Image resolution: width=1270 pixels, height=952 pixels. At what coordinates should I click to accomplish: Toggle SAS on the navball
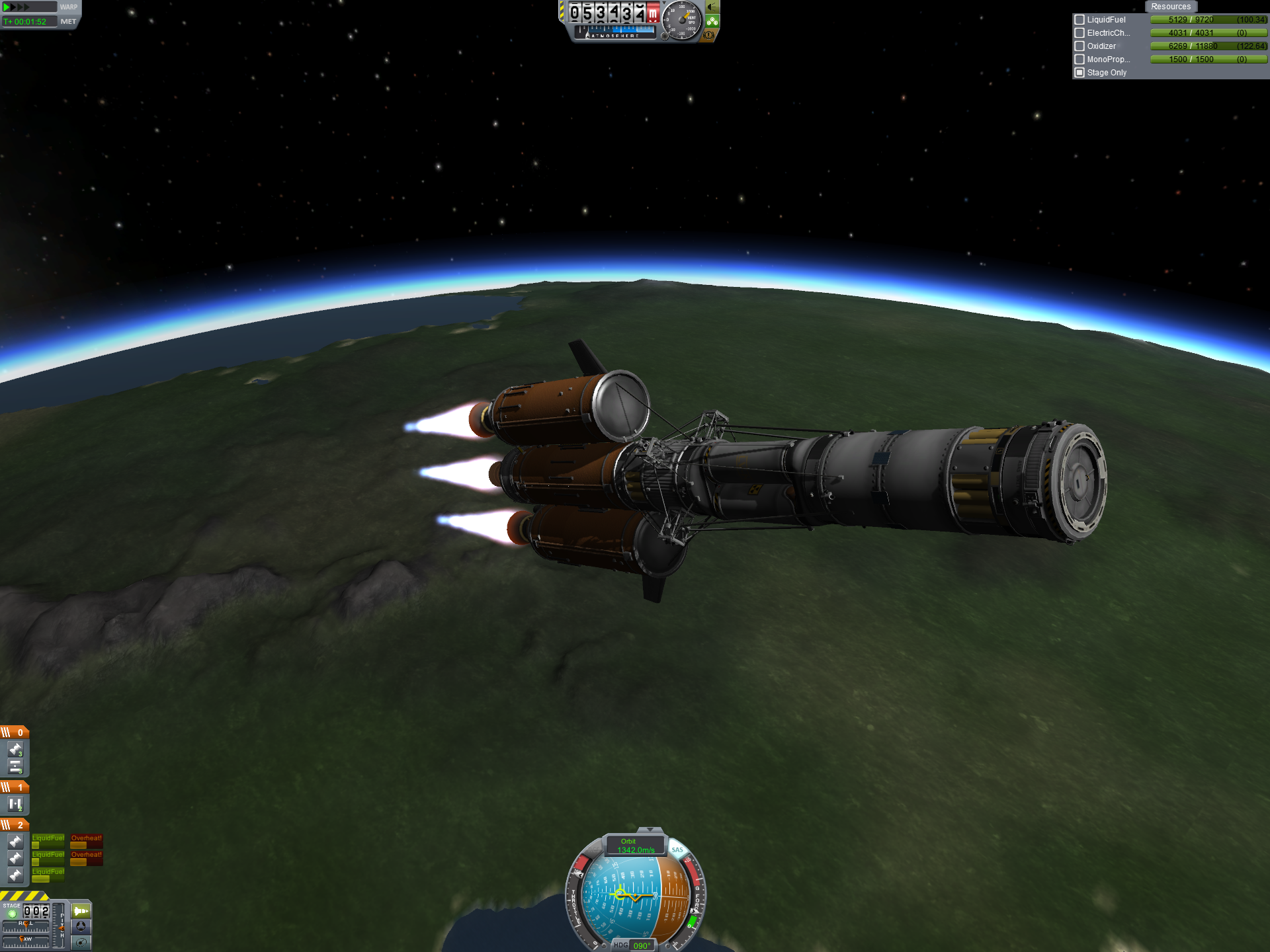(677, 850)
